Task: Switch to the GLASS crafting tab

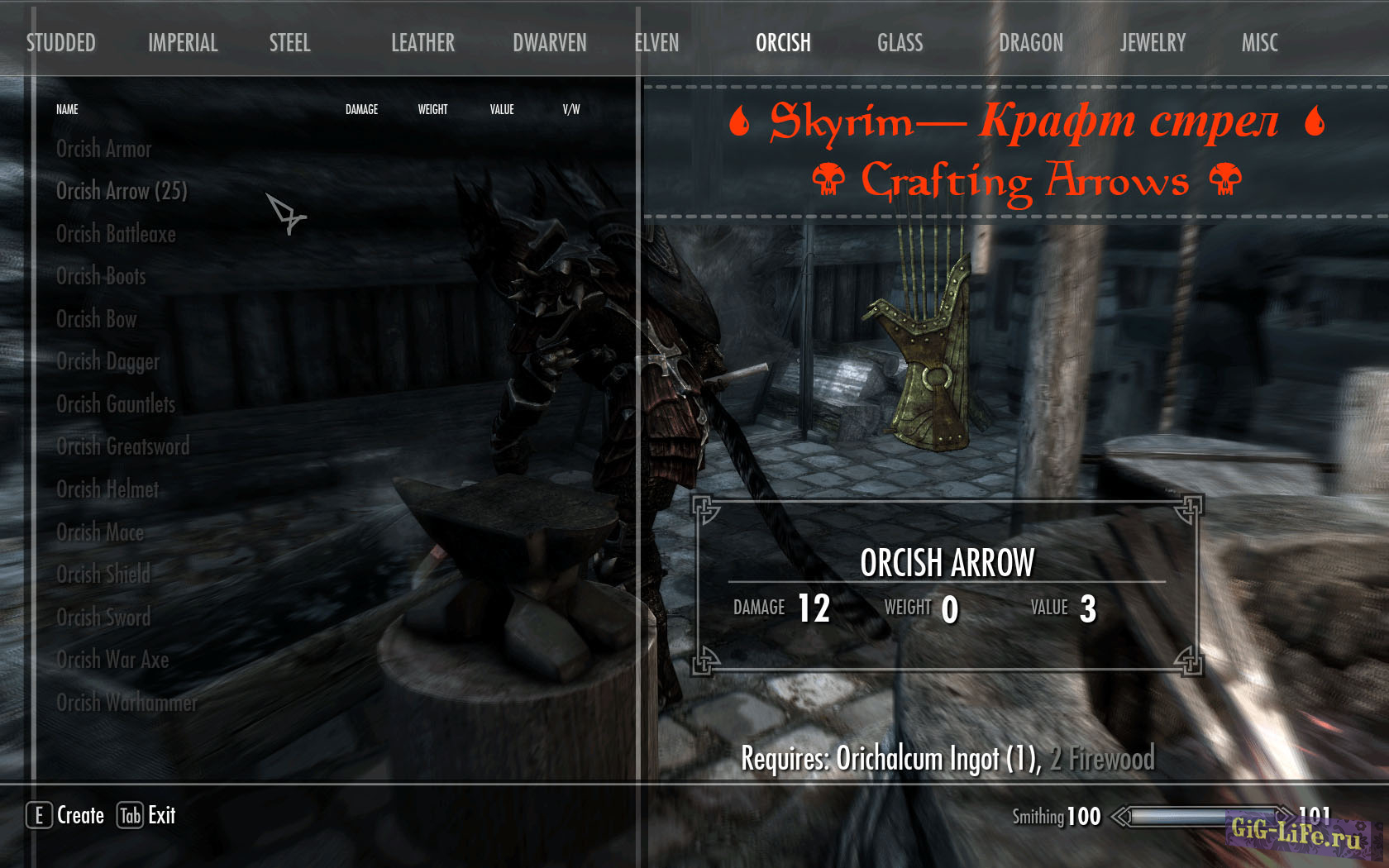Action: coord(900,43)
